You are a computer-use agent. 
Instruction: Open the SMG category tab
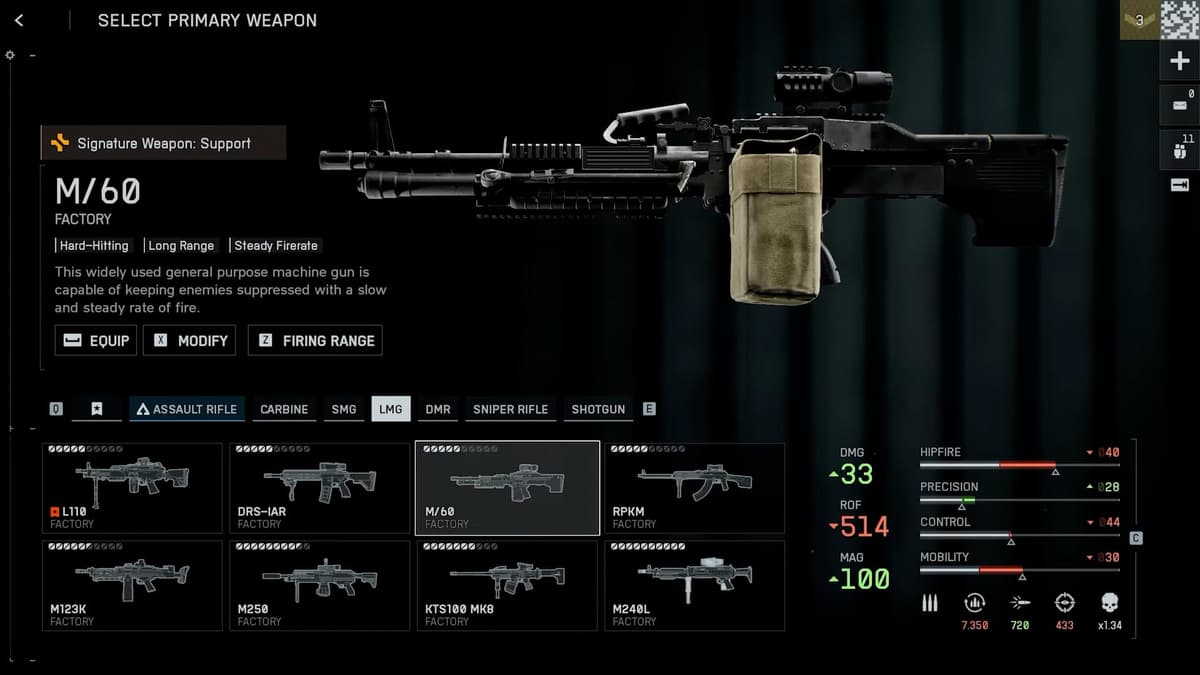tap(344, 409)
